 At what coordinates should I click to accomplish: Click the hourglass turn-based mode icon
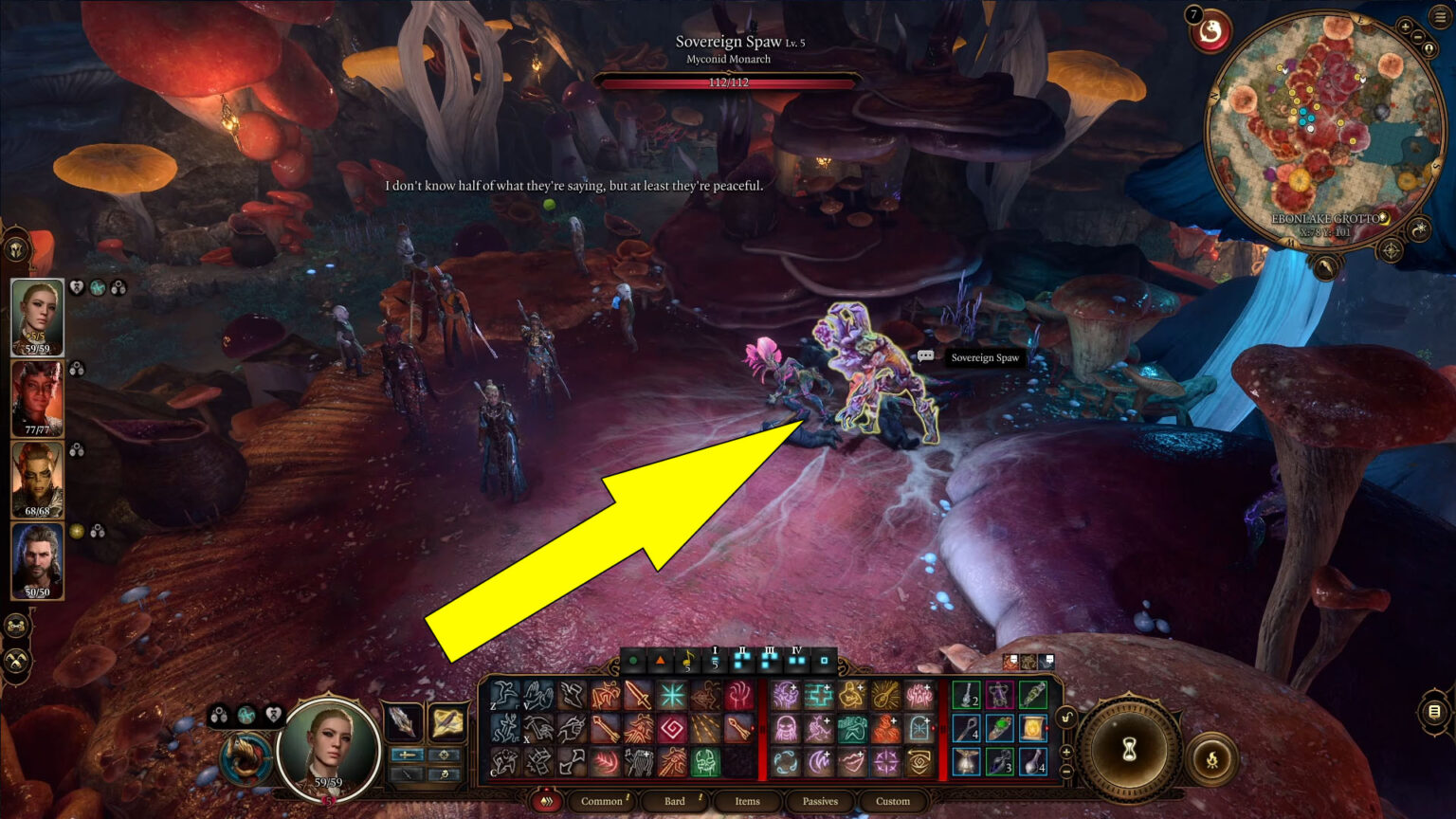pyautogui.click(x=1128, y=750)
